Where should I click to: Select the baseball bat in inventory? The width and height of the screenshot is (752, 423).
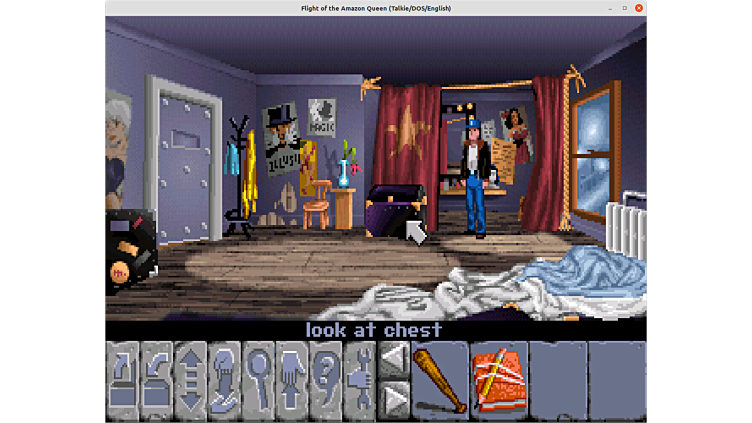(x=439, y=381)
